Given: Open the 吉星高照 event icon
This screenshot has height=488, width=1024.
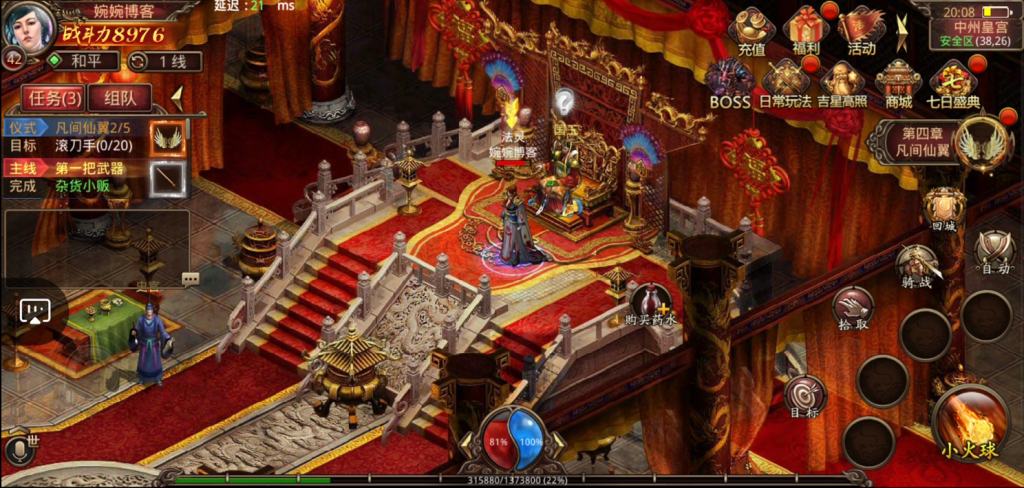Looking at the screenshot, I should [841, 82].
